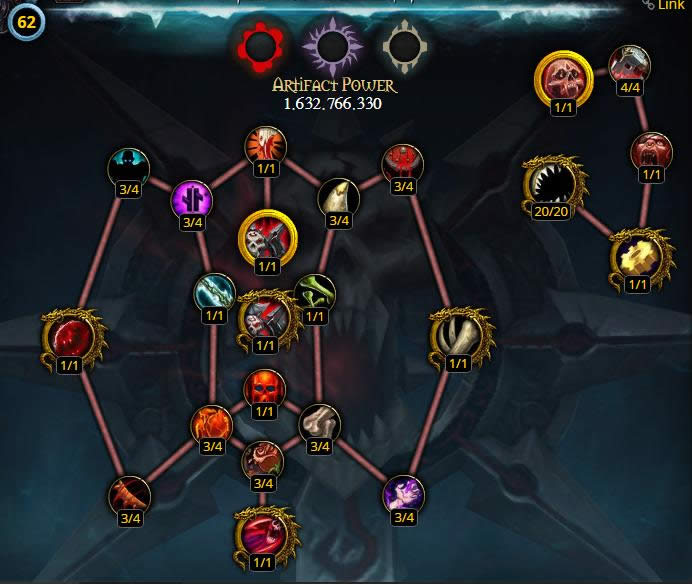Select the tan iron relic slot

pos(403,45)
